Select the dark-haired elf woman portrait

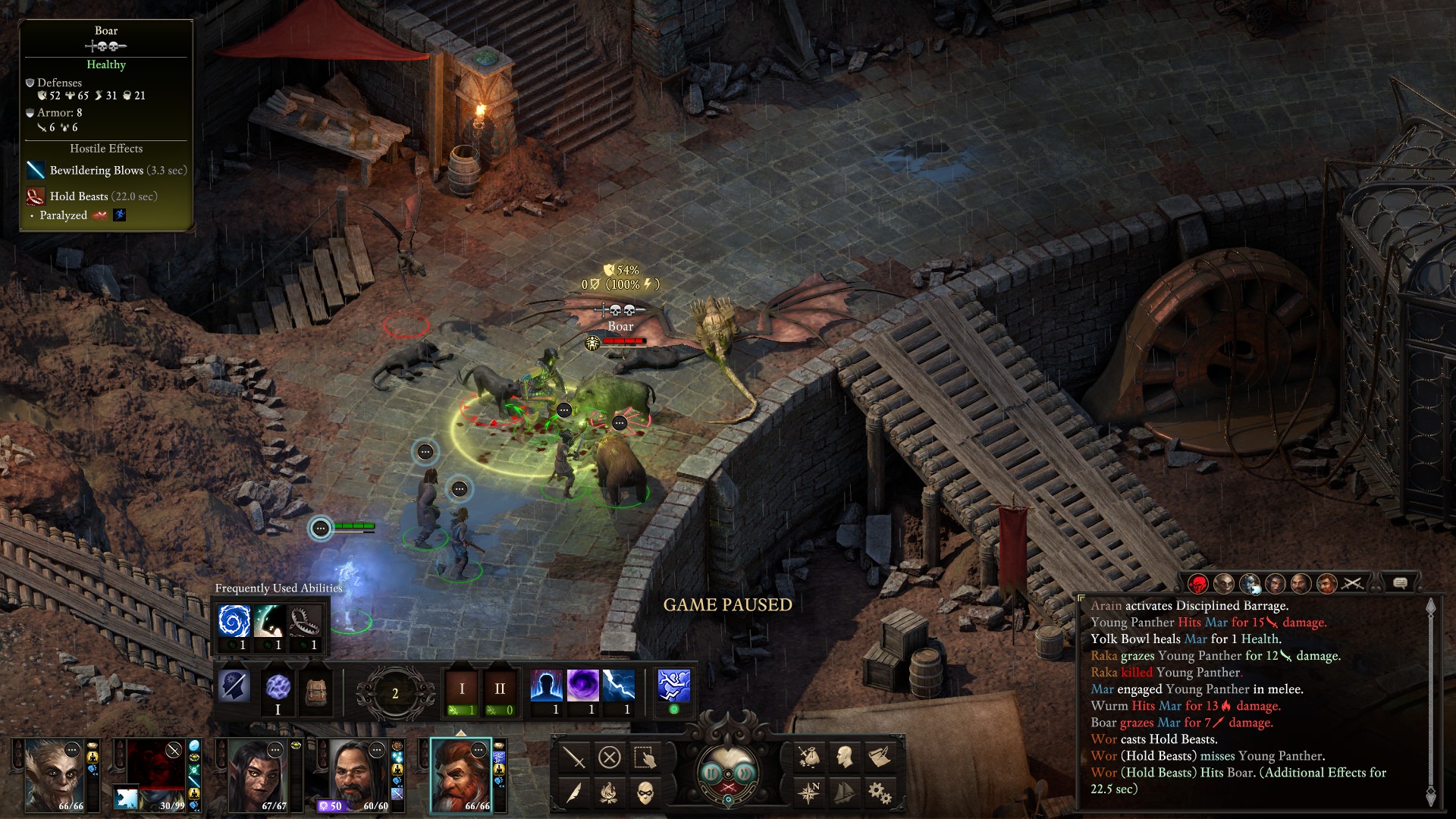(x=258, y=773)
